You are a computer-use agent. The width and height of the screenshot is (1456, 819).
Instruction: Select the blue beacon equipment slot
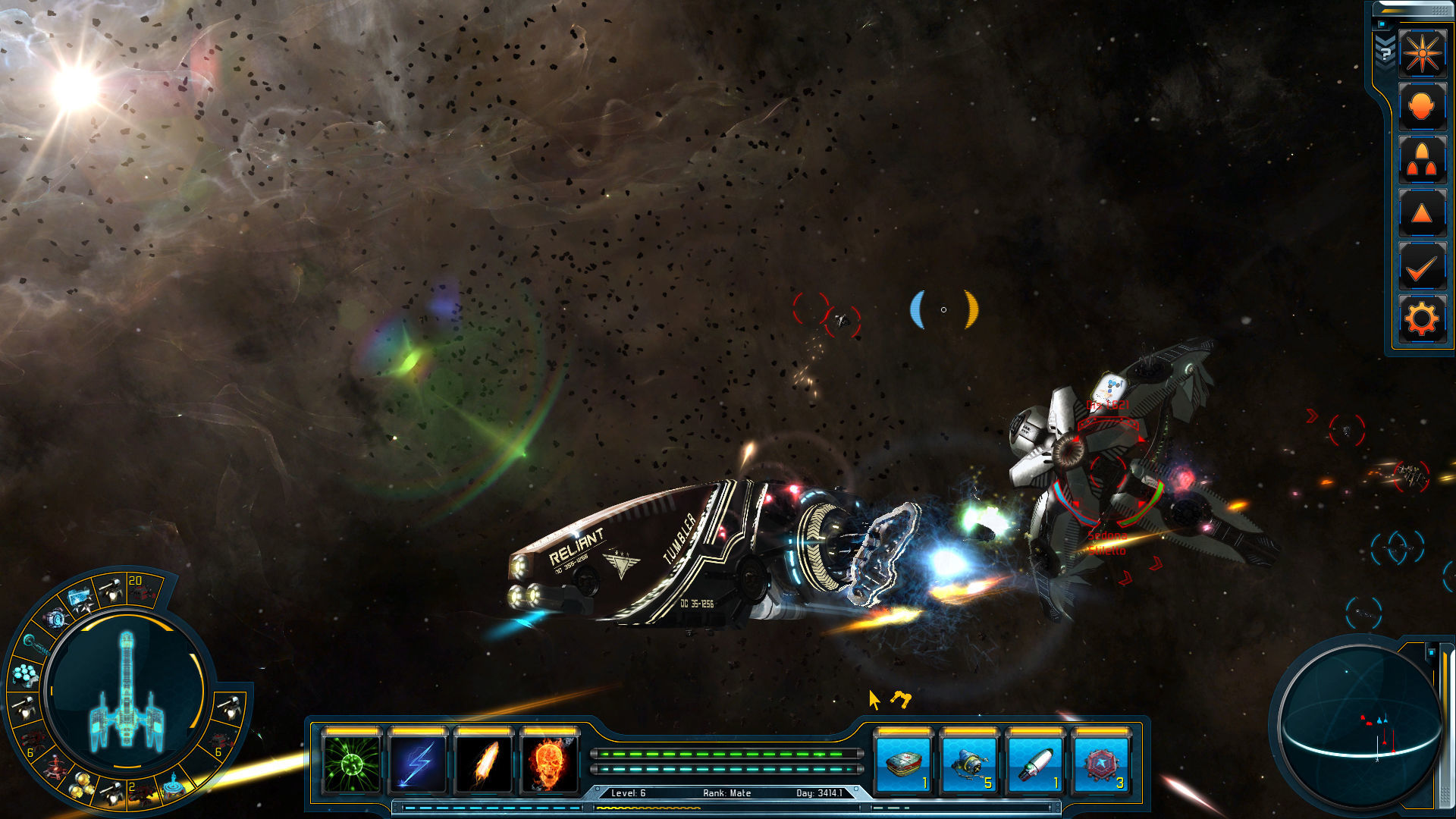[173, 786]
